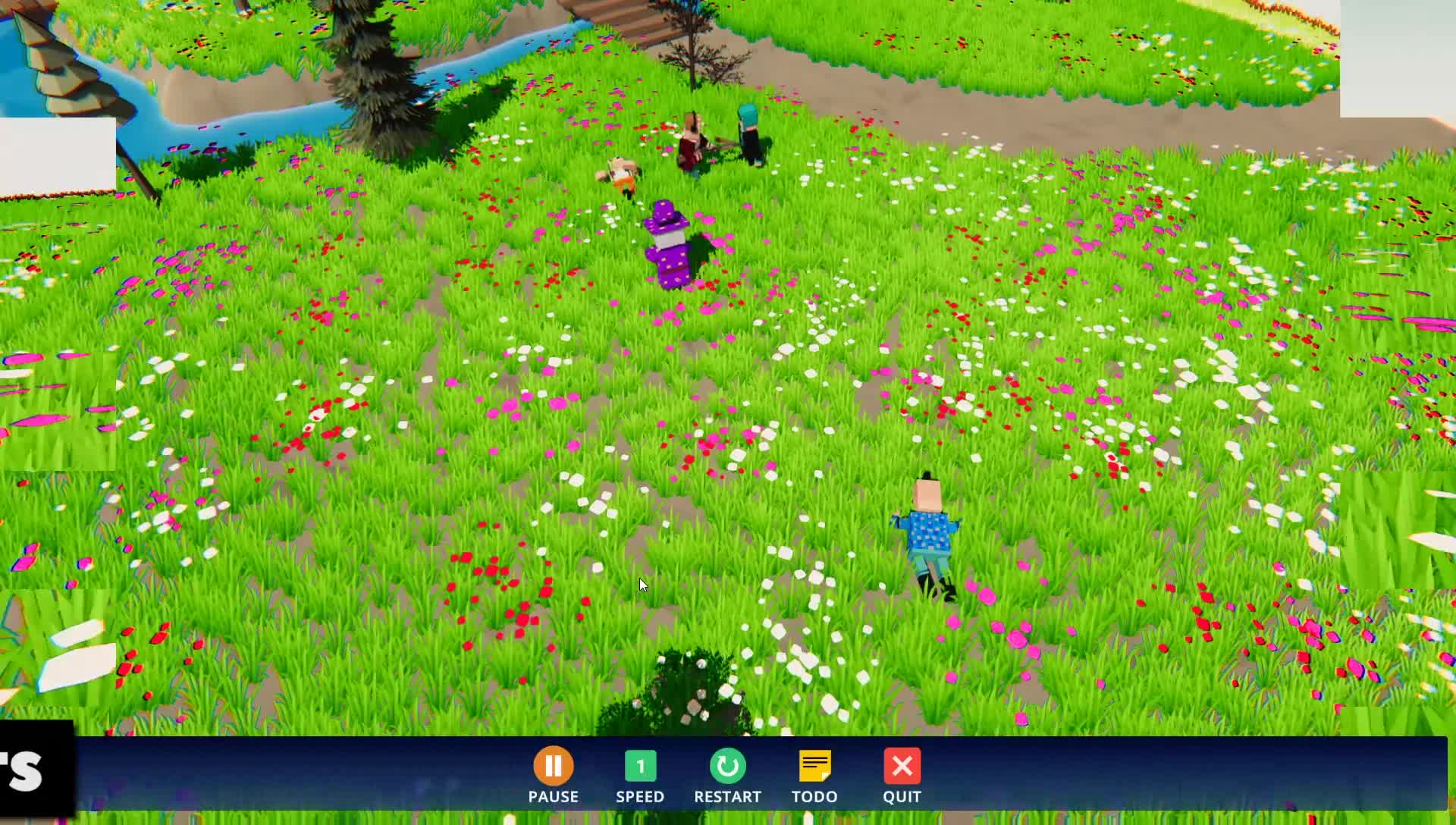Click the red X Quit icon
Screen dimensions: 1456x825
[x=902, y=767]
